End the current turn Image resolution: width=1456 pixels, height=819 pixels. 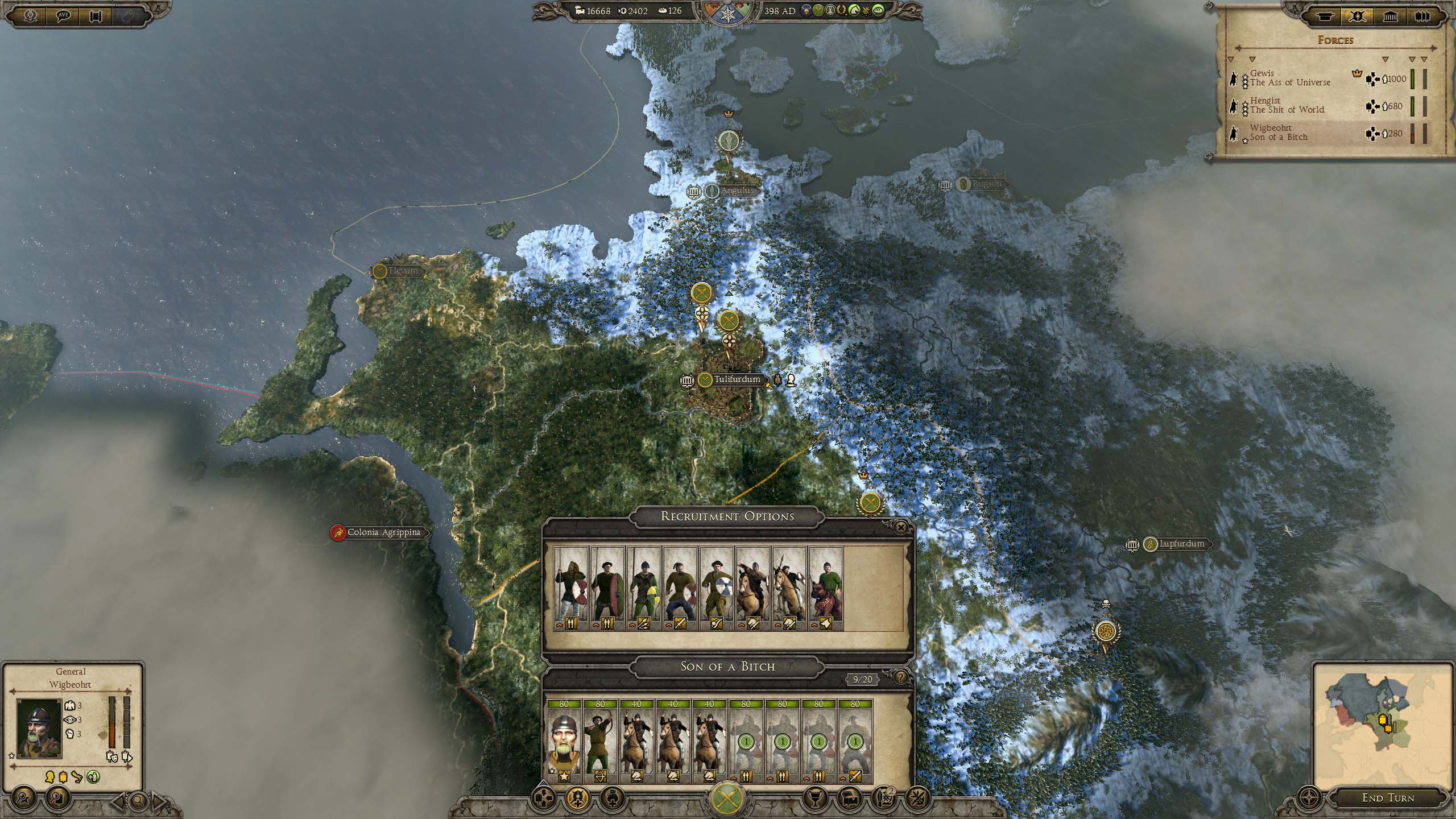[1388, 798]
